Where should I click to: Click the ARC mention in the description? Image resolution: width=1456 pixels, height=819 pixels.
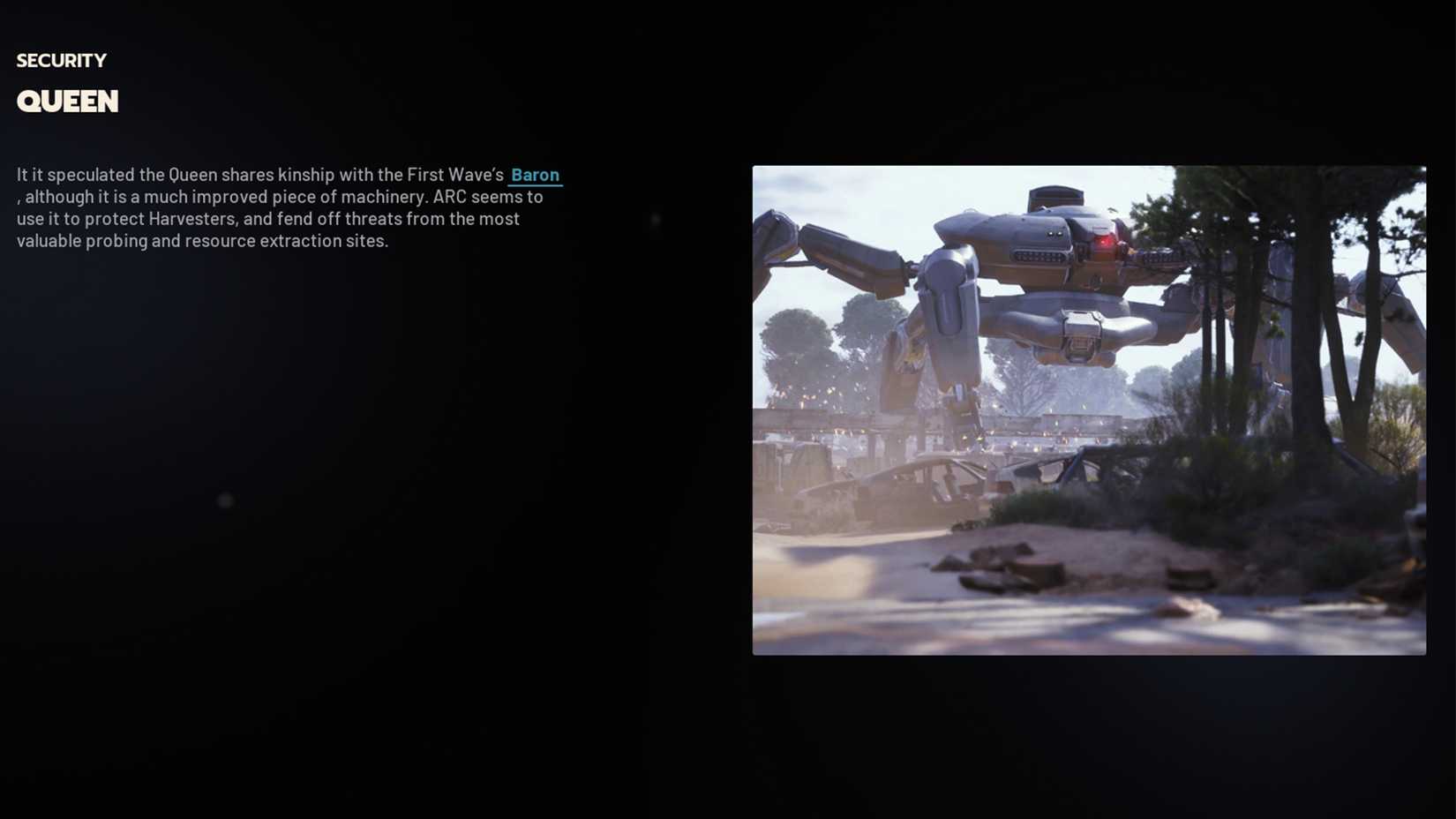[447, 197]
